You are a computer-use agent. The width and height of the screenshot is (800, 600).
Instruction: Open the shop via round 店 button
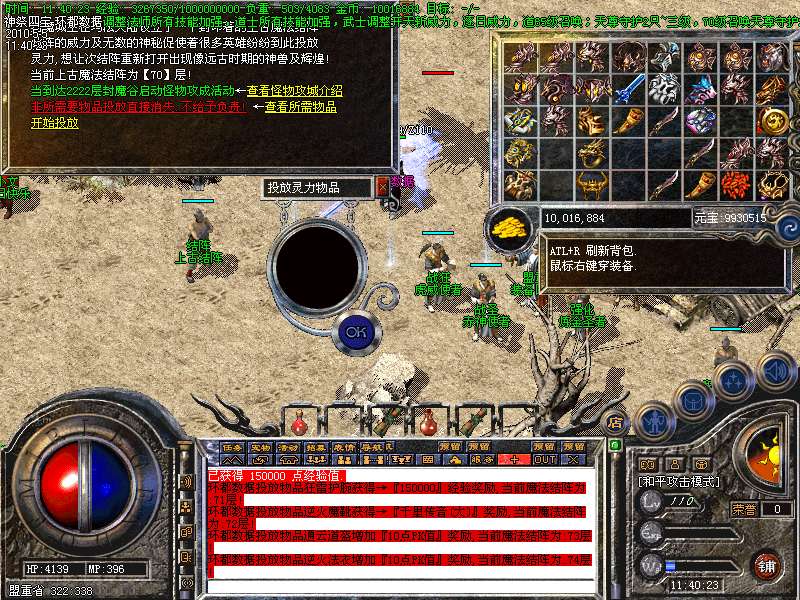(616, 421)
